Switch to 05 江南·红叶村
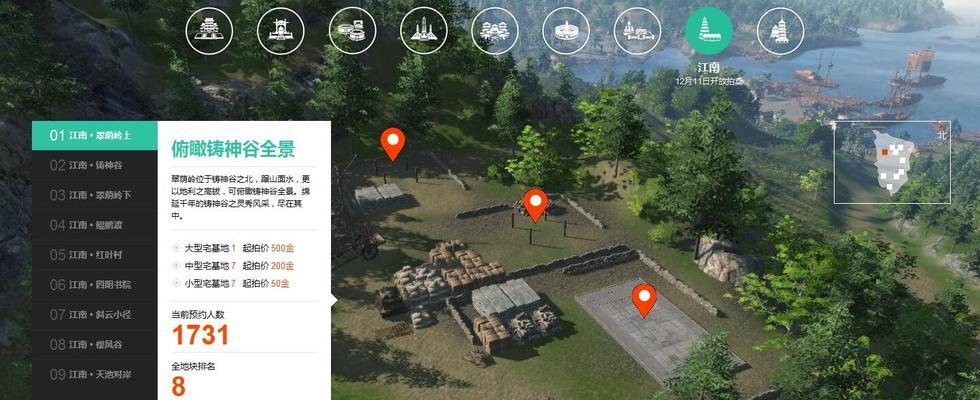The image size is (980, 400). (x=94, y=255)
